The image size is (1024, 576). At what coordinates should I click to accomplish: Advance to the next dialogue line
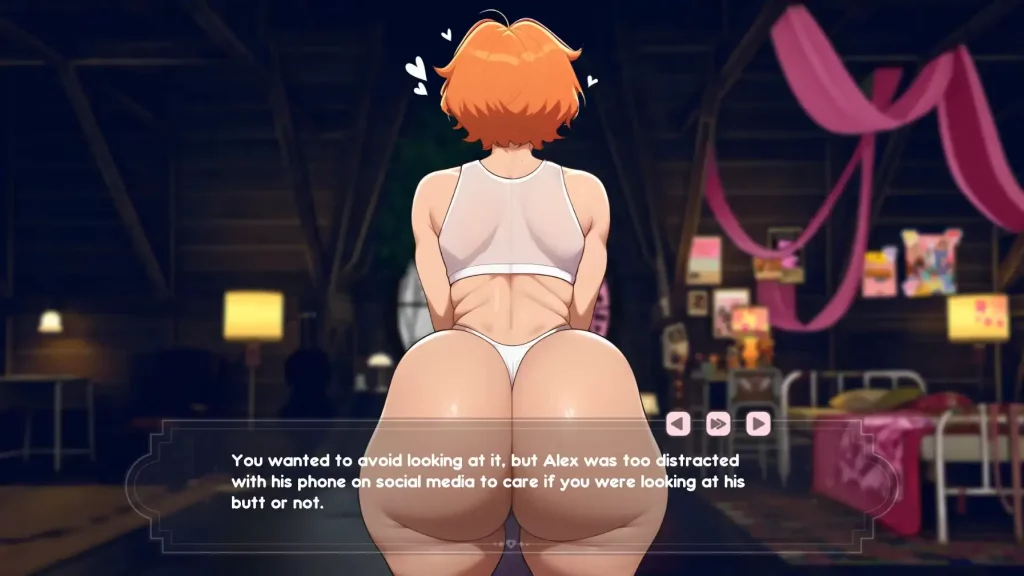click(758, 424)
